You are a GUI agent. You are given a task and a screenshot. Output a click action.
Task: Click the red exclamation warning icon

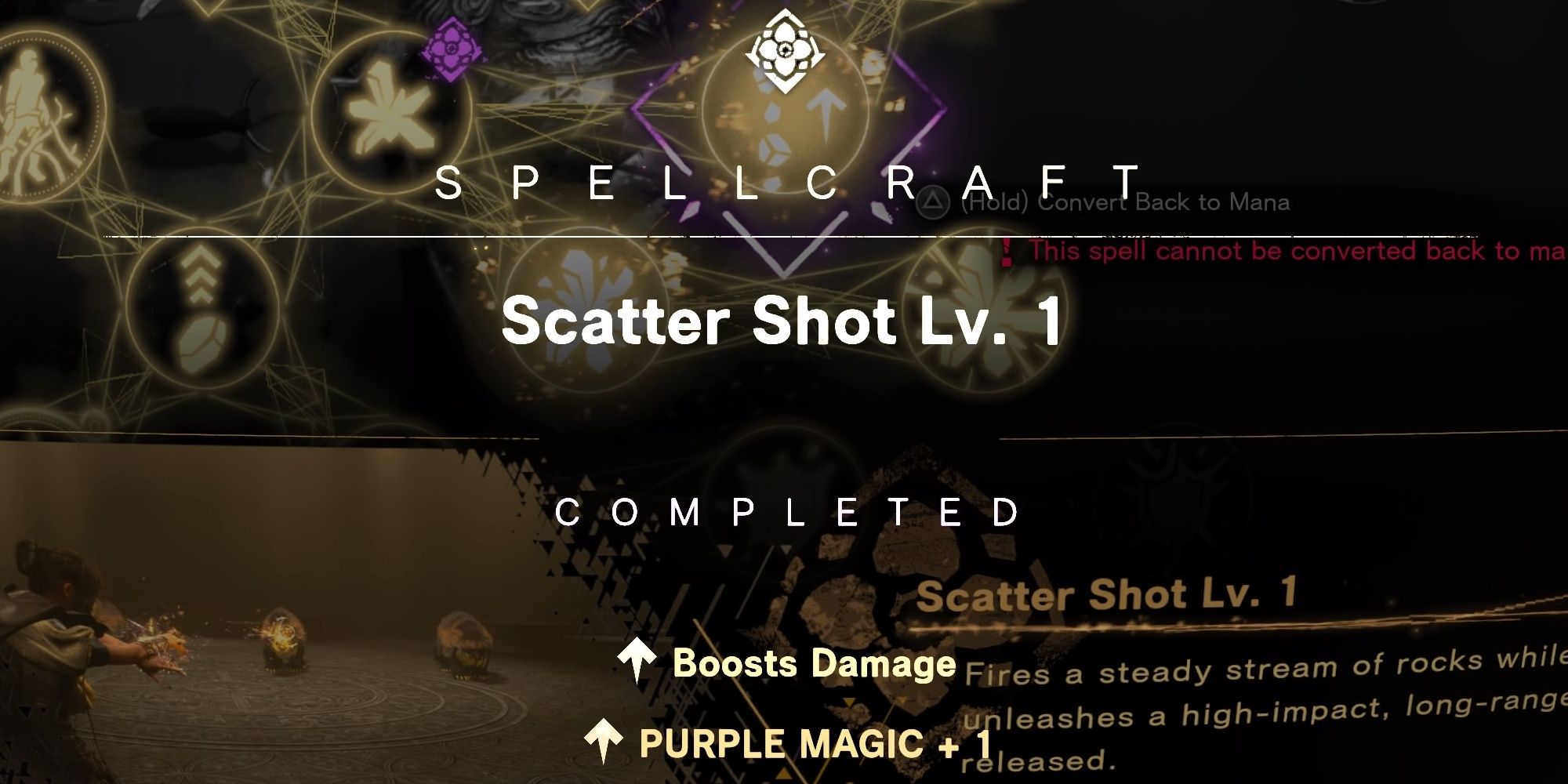pyautogui.click(x=1007, y=252)
